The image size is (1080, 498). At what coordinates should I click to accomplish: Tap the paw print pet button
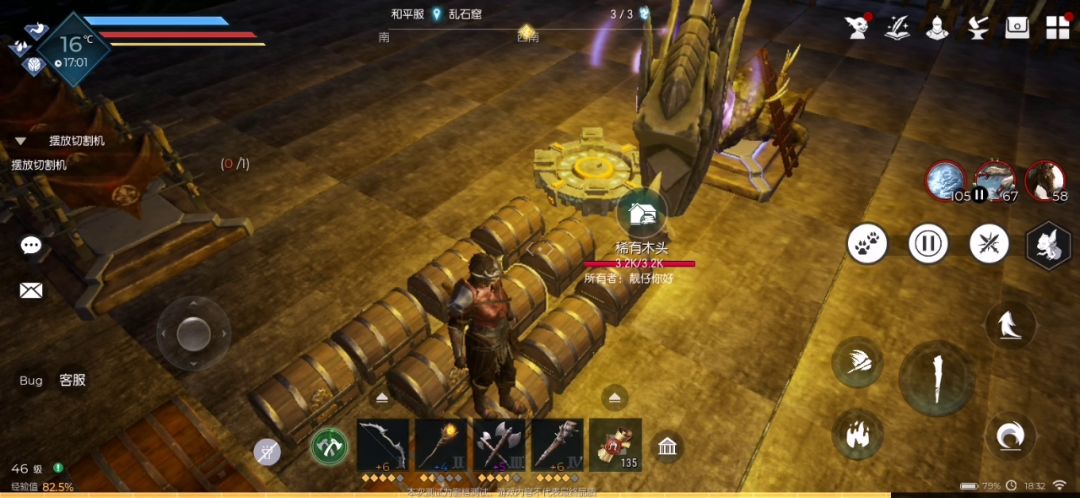point(867,244)
